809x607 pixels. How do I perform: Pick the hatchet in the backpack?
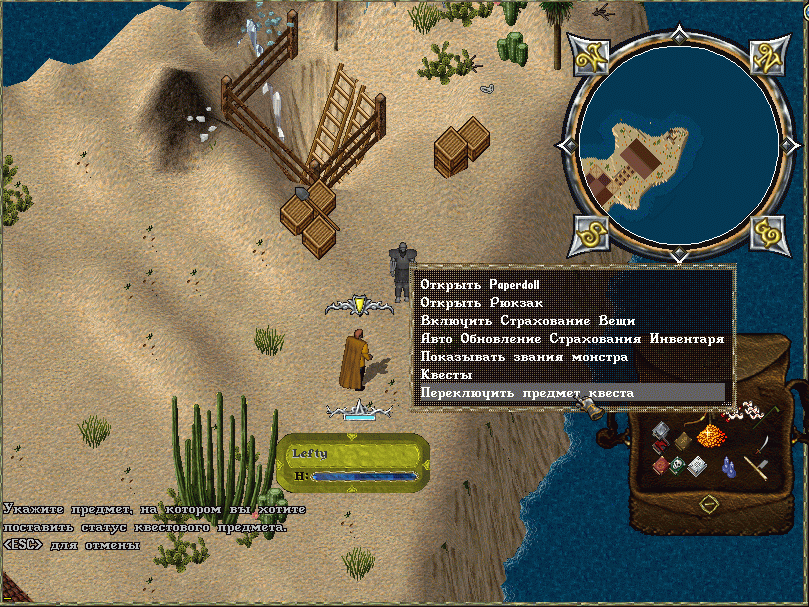tap(755, 466)
